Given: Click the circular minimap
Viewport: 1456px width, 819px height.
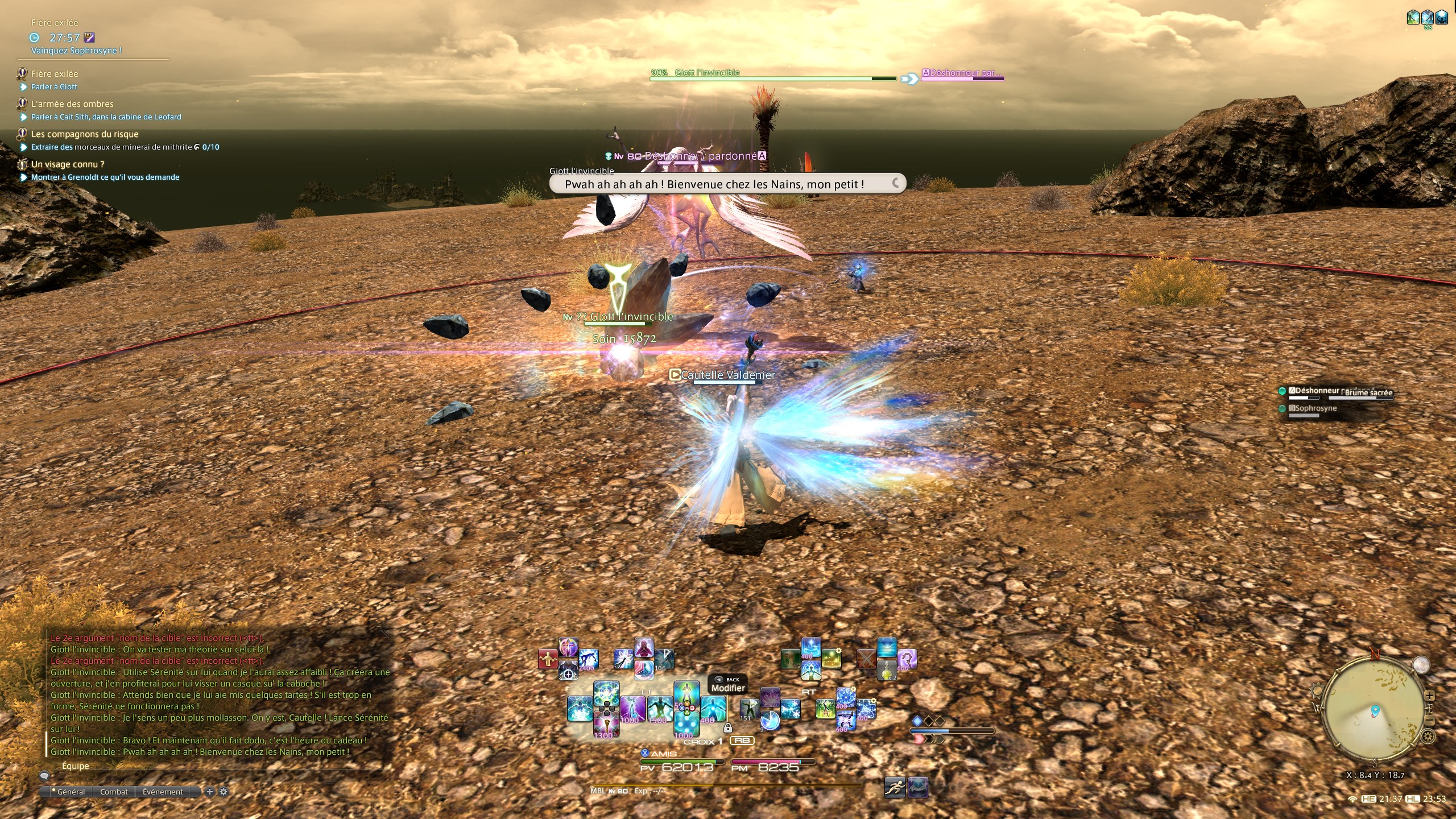Looking at the screenshot, I should click(1375, 711).
